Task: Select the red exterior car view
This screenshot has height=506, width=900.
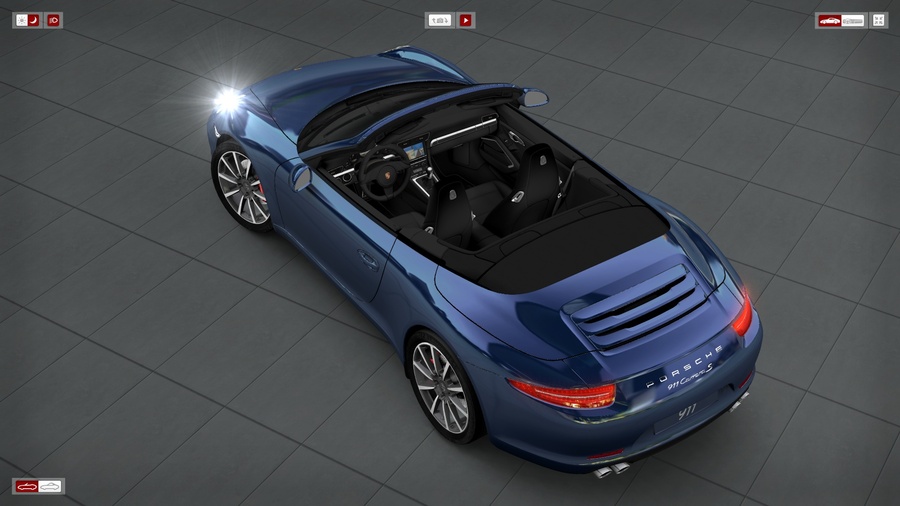Action: 829,20
